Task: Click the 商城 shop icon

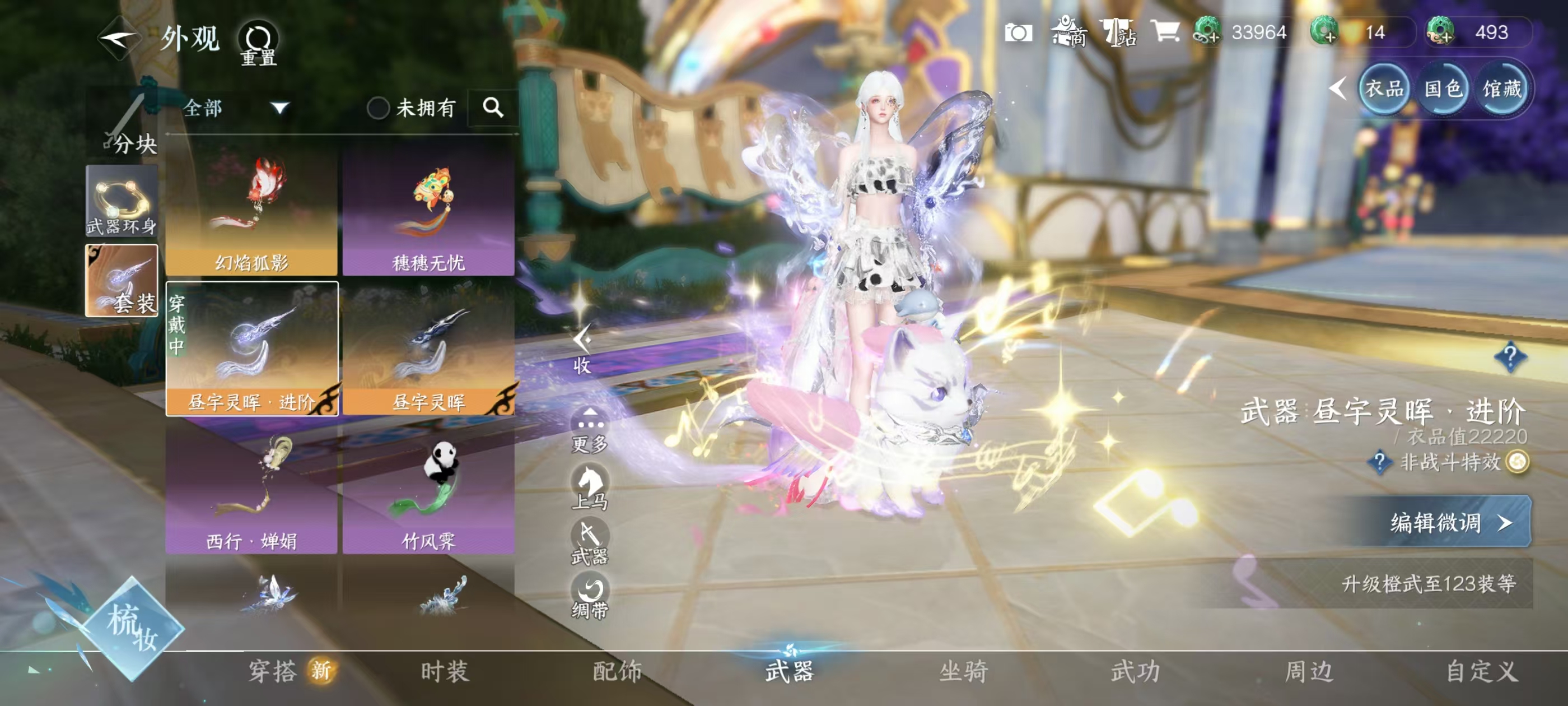Action: tap(1068, 34)
